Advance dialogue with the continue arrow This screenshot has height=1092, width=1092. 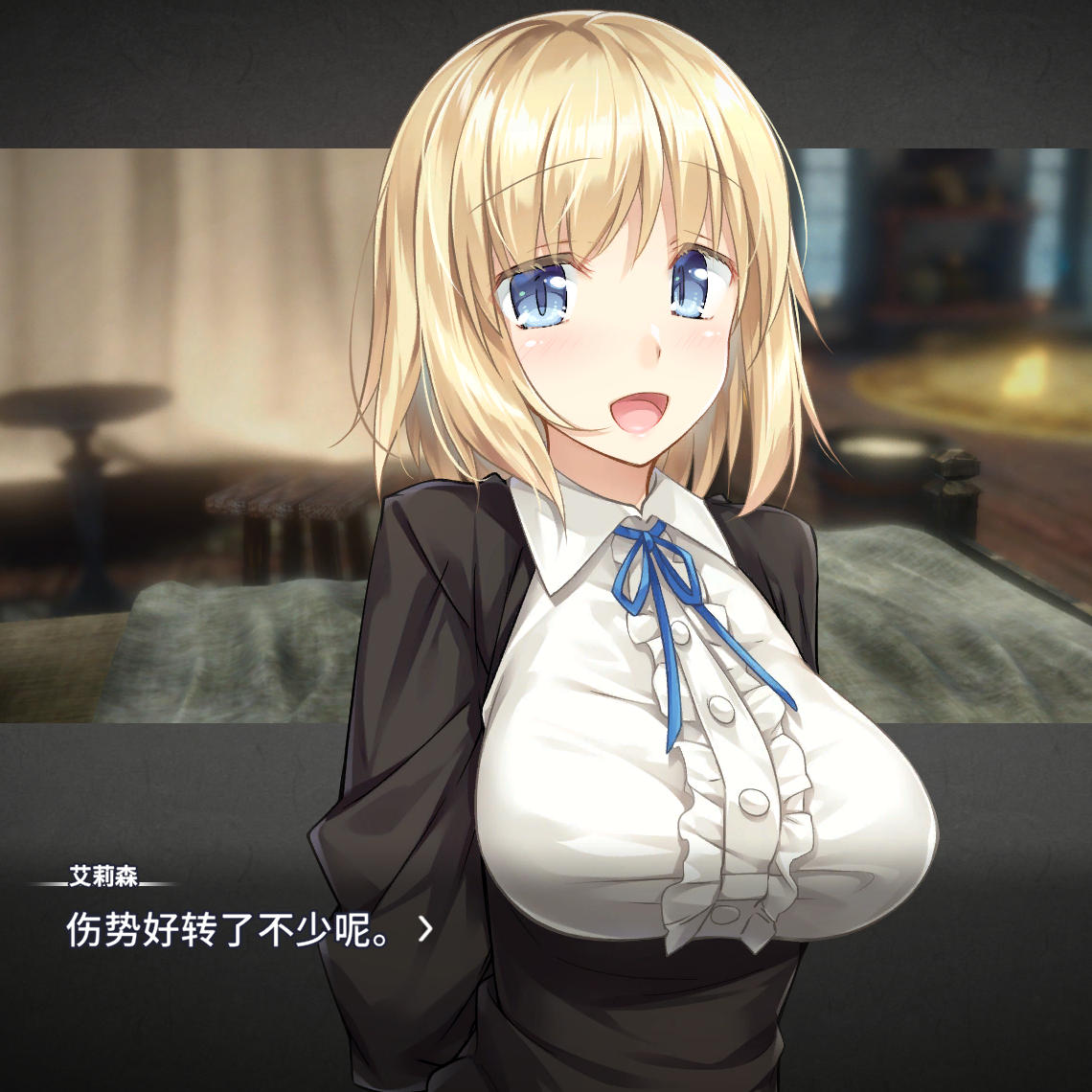tap(425, 928)
